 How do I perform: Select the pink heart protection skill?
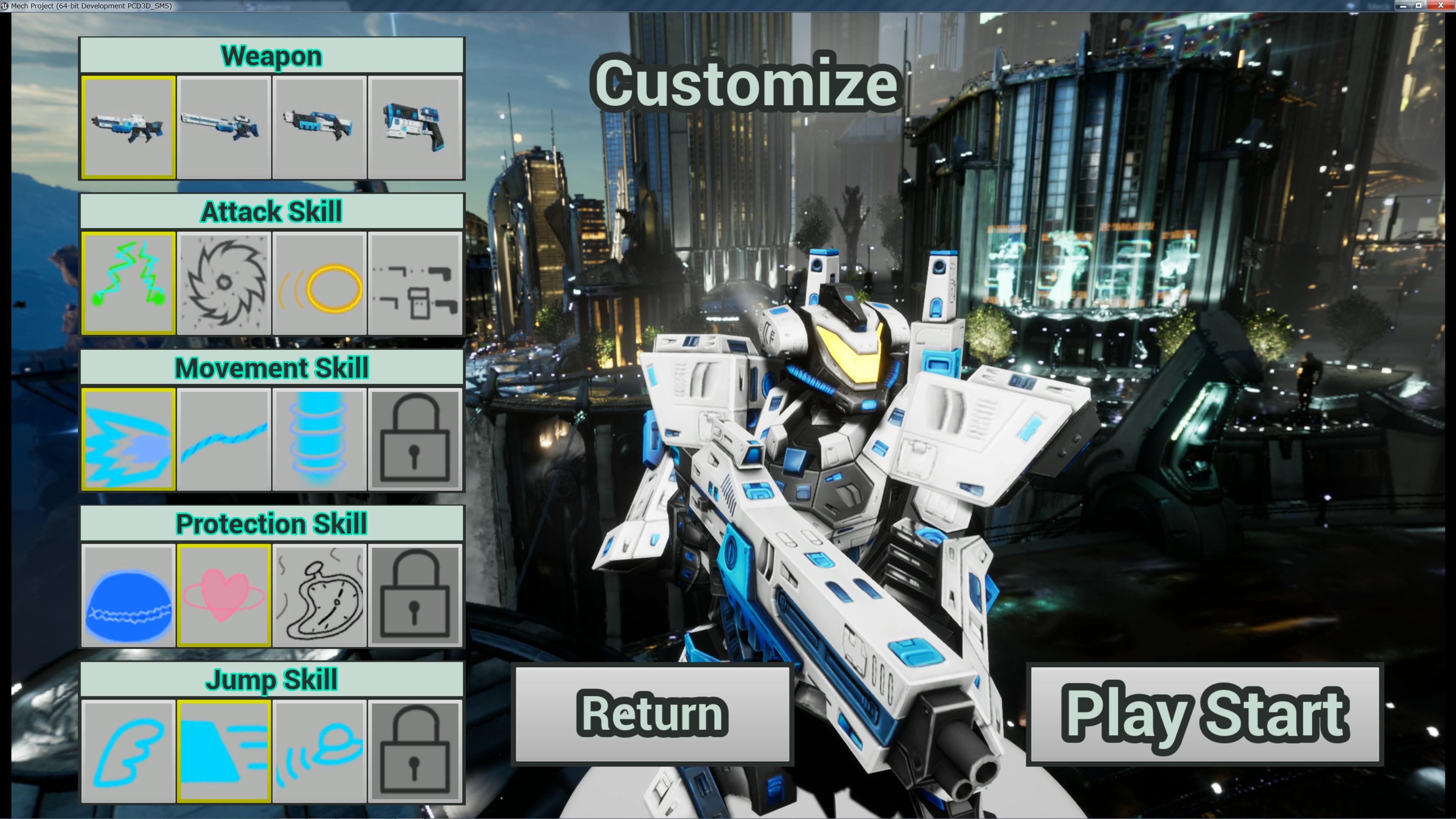click(x=224, y=595)
